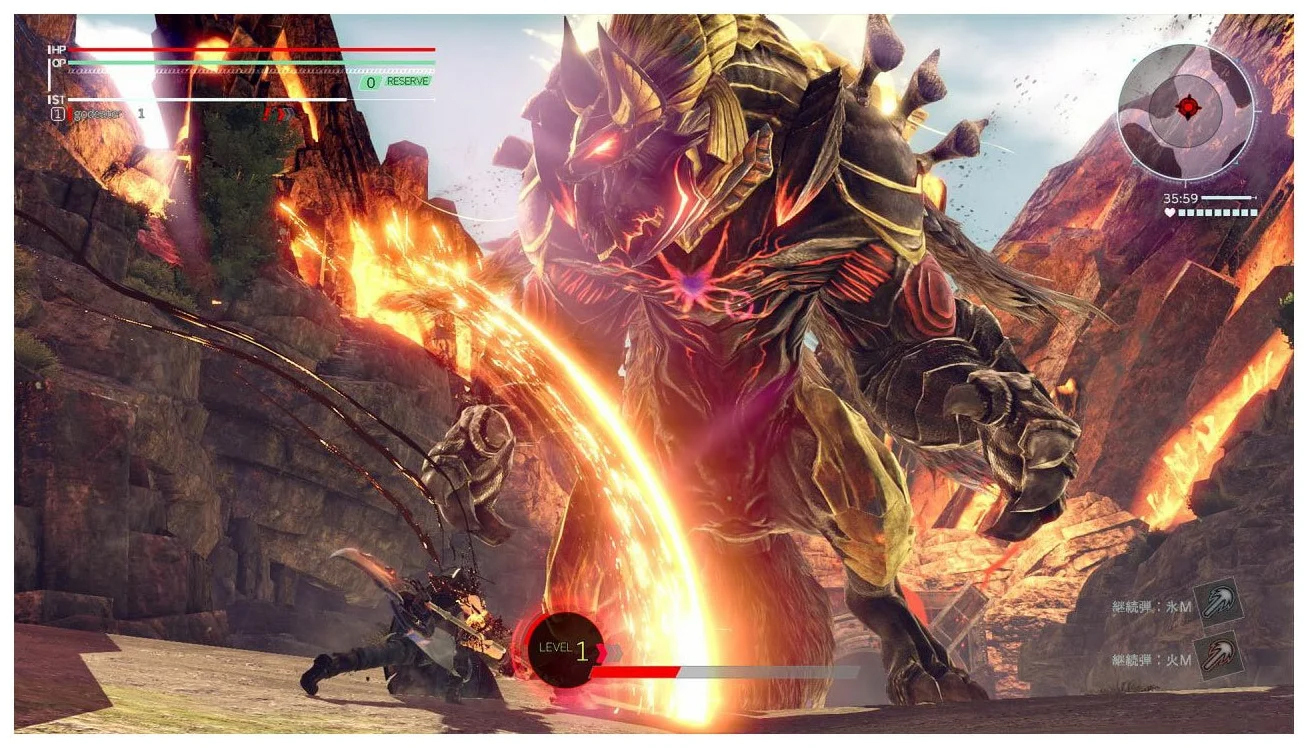Click the green RESERVE label
This screenshot has height=748, width=1308.
coord(407,82)
